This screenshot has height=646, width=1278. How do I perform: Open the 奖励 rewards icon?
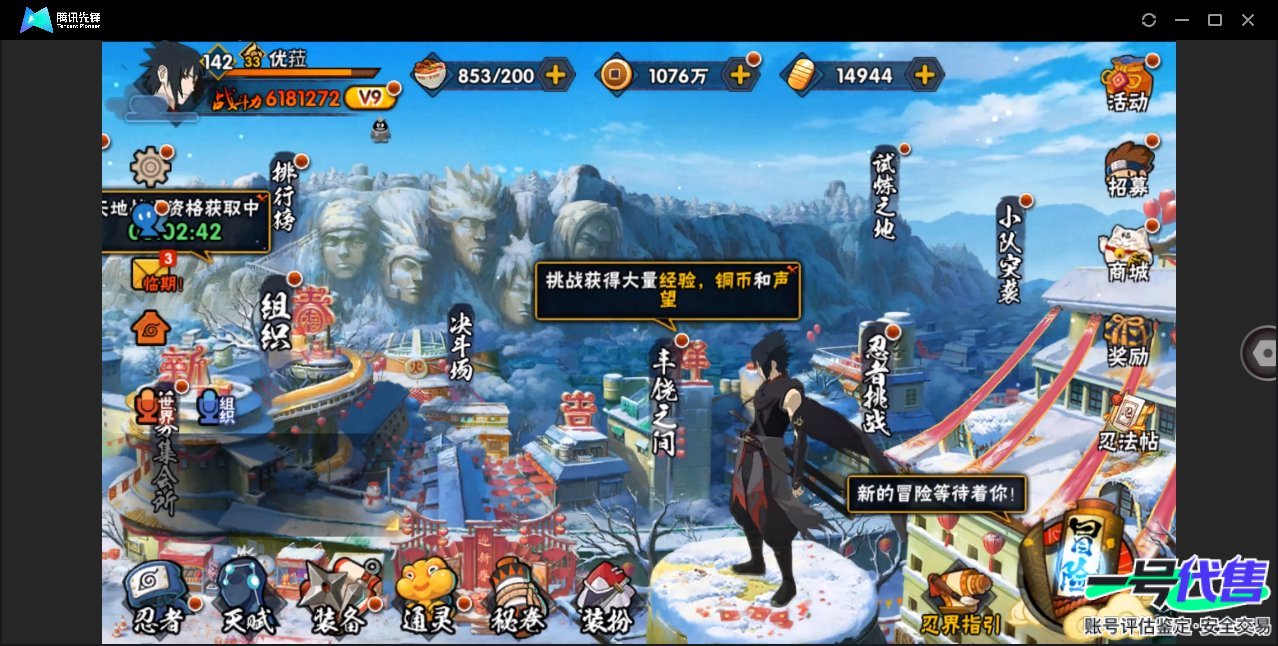[x=1127, y=340]
